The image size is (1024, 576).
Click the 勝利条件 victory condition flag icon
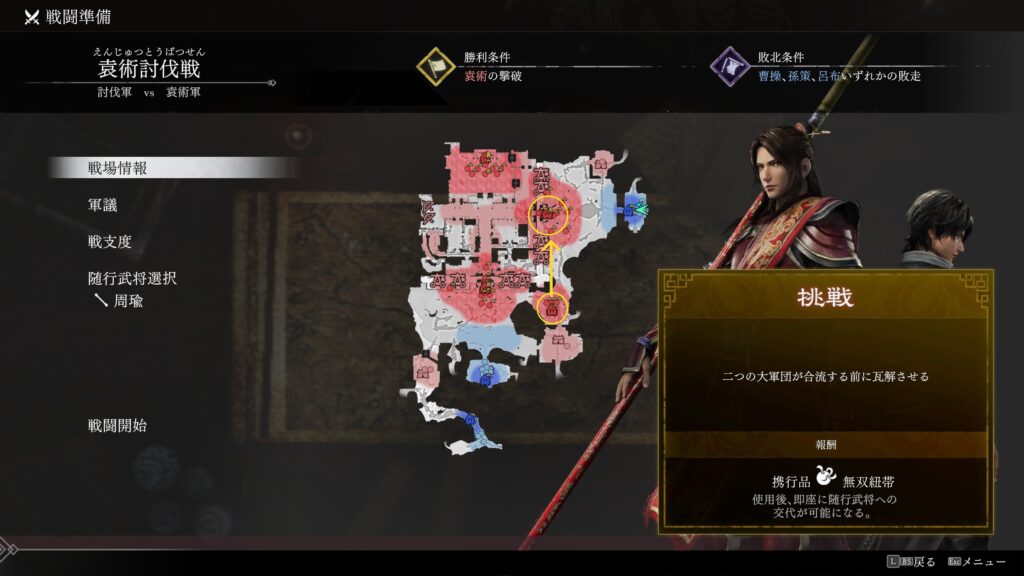(436, 67)
